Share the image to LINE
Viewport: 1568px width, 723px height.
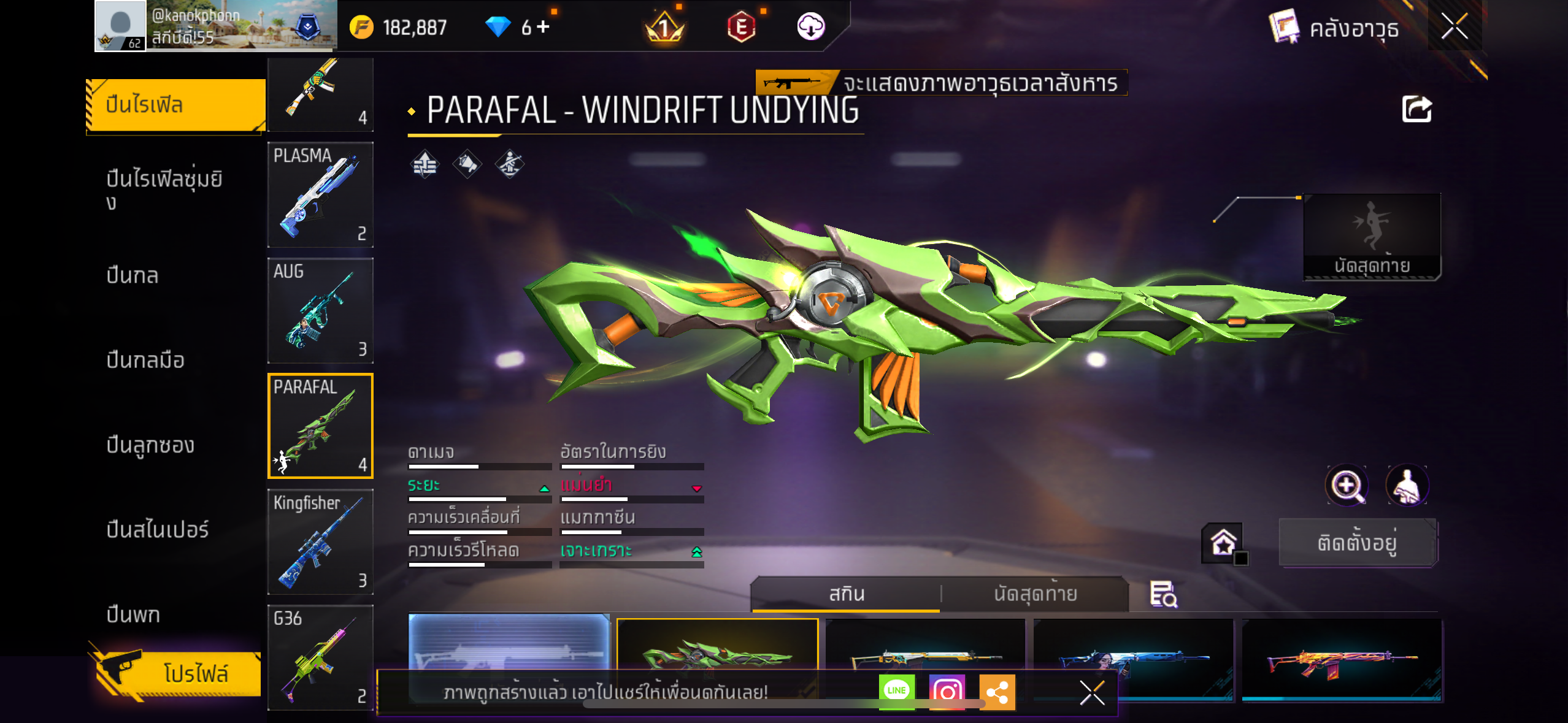(896, 691)
